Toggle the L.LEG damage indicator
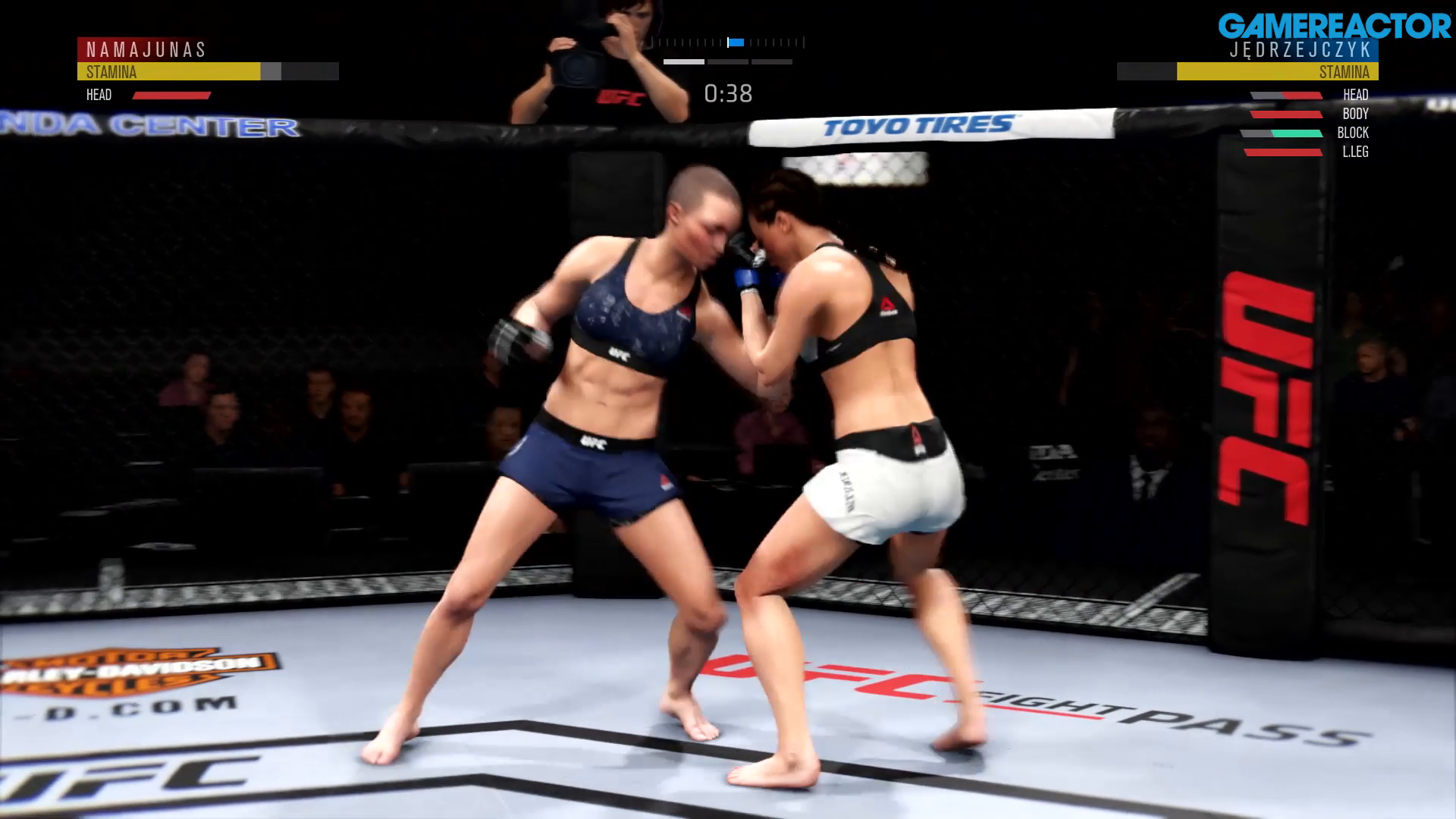Screen dimensions: 1456x819 click(x=1282, y=152)
